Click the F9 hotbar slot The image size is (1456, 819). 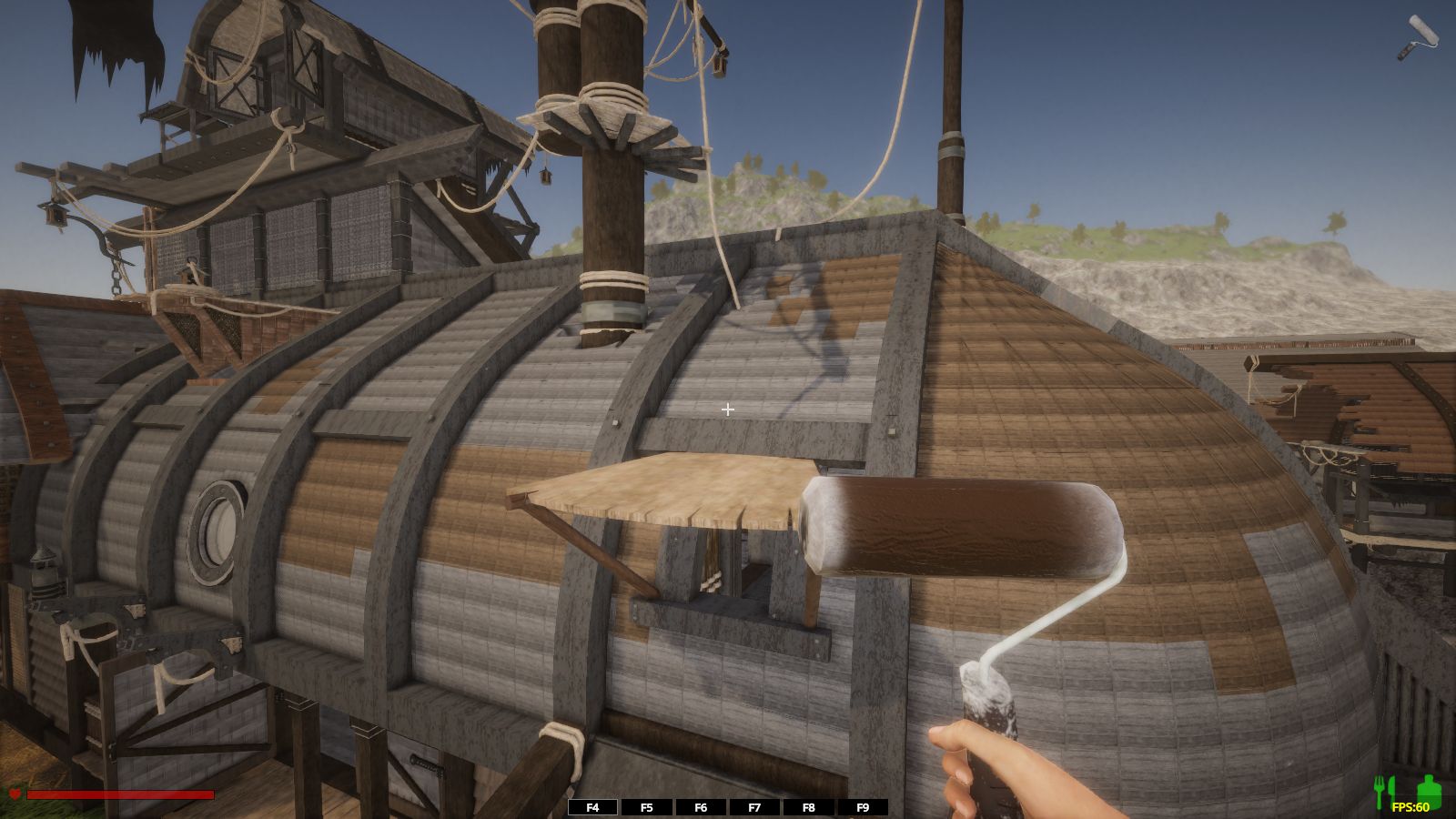862,807
